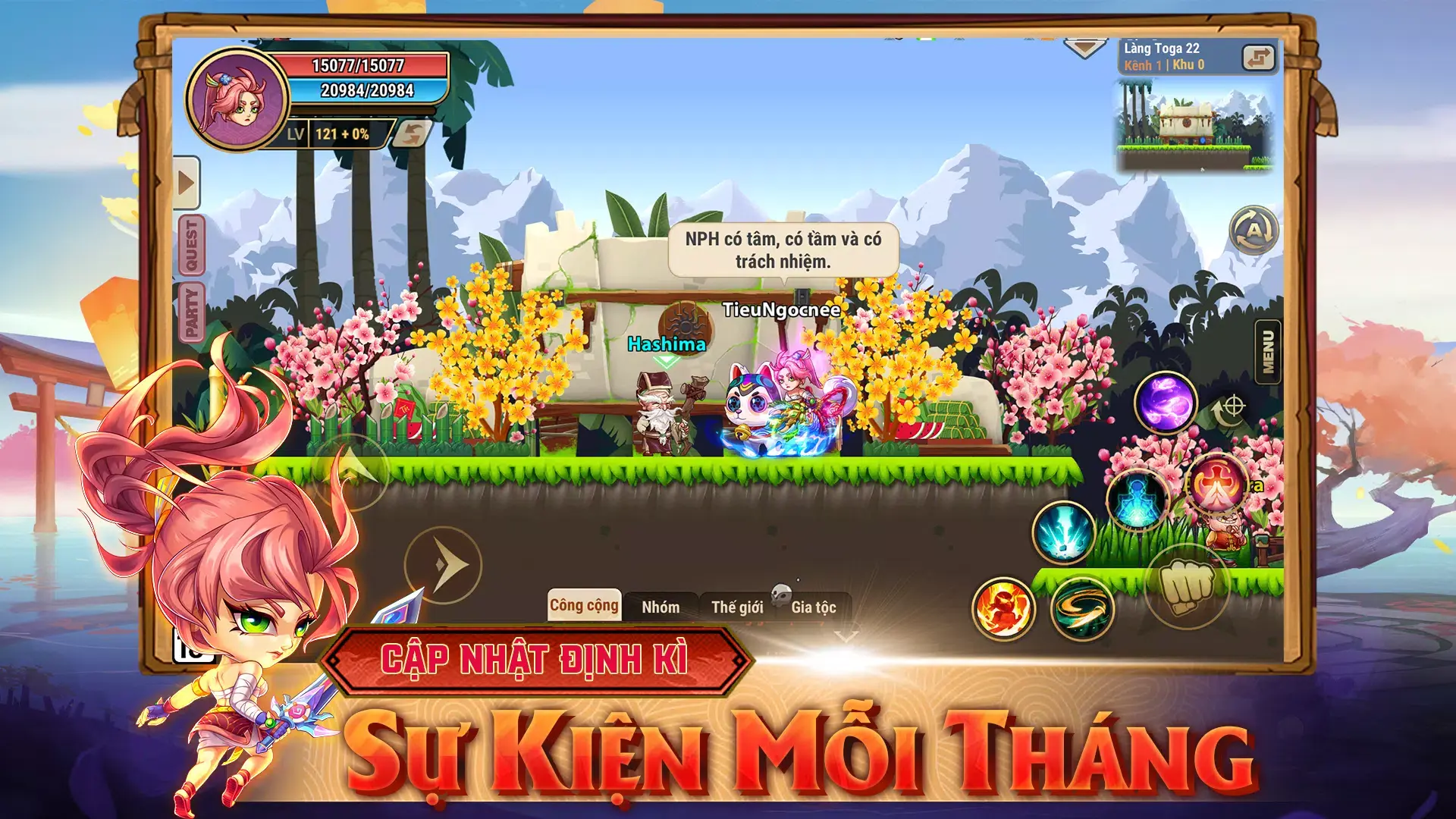1456x819 pixels.
Task: Switch to the Thế giới chat tab
Action: (739, 606)
